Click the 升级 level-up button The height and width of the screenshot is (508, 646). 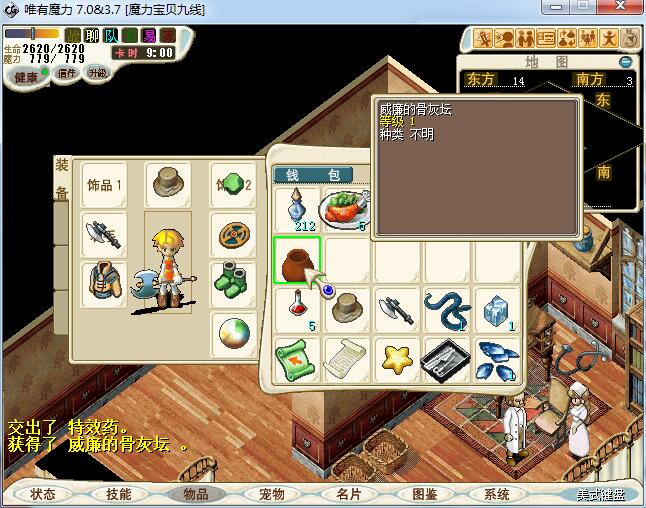(x=97, y=74)
